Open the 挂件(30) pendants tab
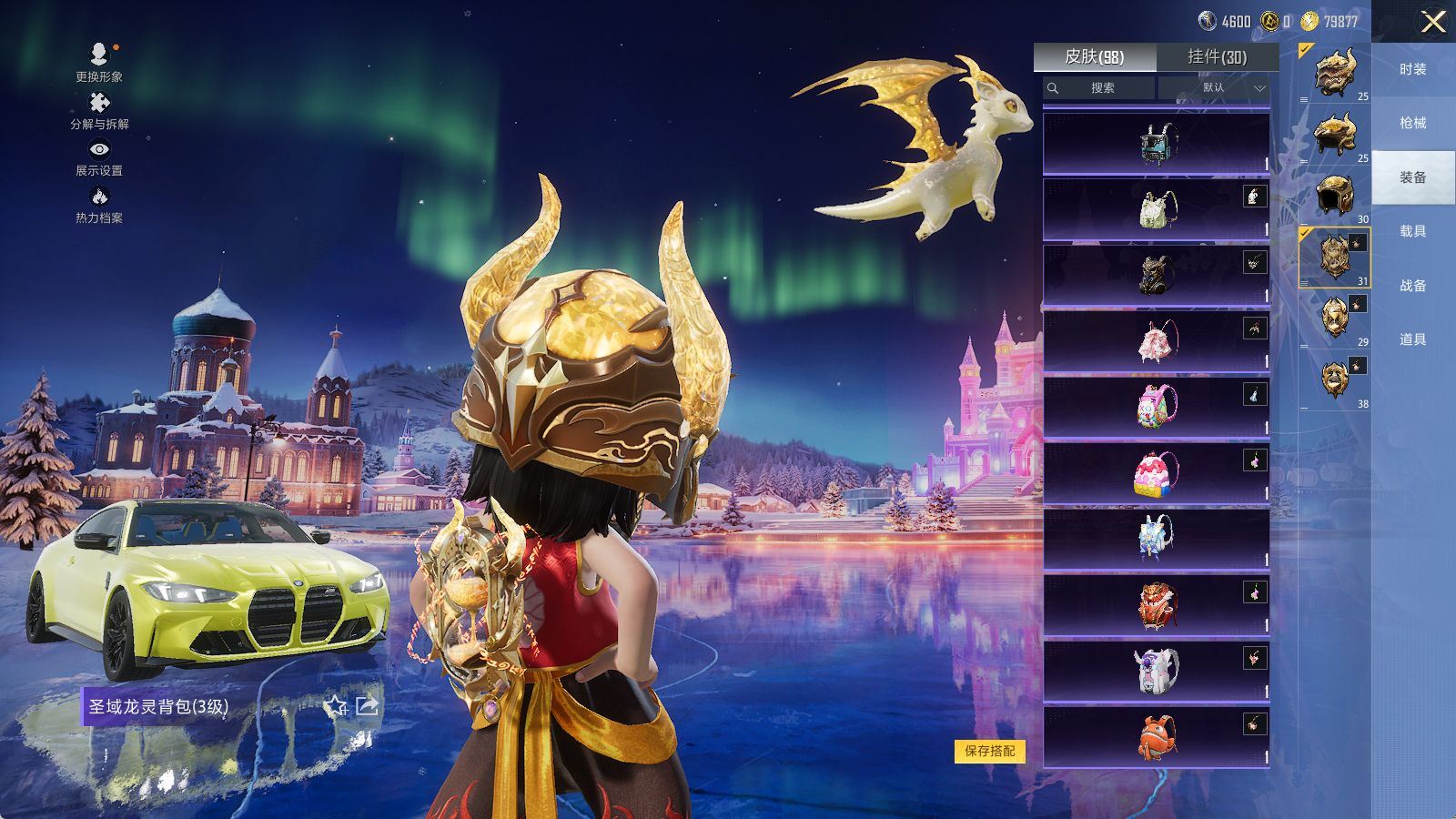 (x=1217, y=57)
